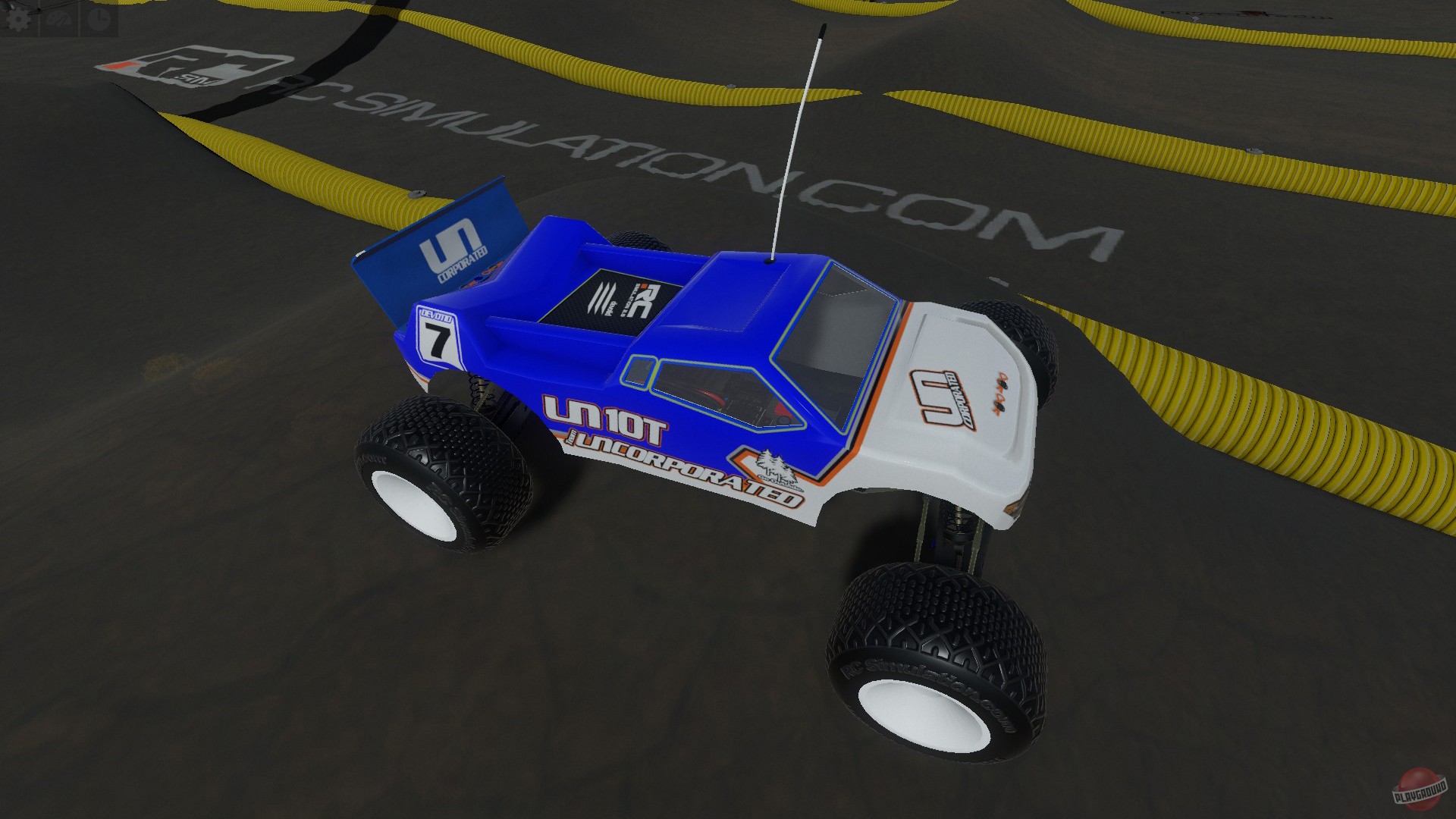The image size is (1456, 819).
Task: Expand the clock icon's timing options
Action: tap(99, 17)
